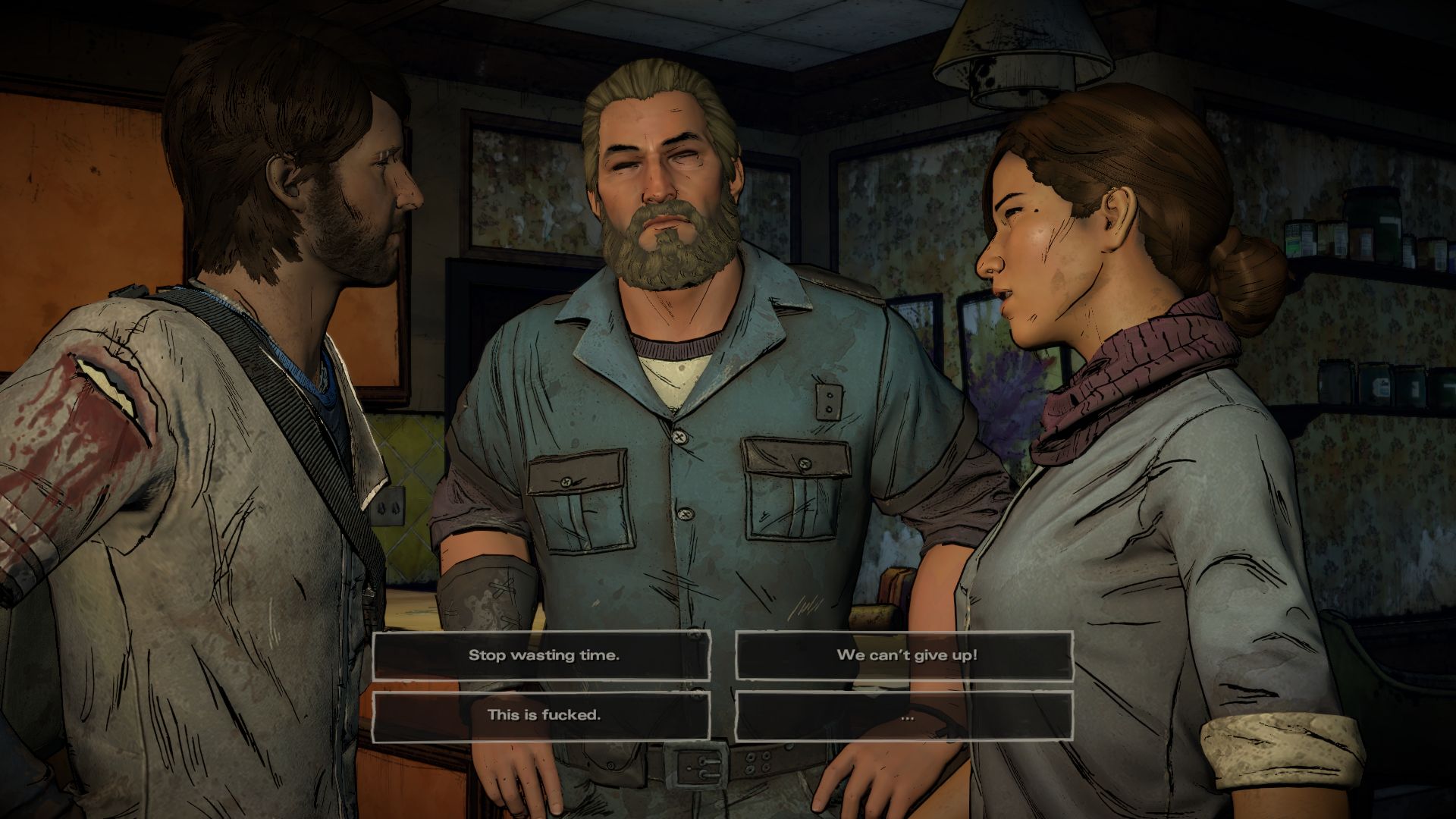This screenshot has height=819, width=1456.
Task: Select the "We can't give up!" response
Action: click(x=905, y=655)
